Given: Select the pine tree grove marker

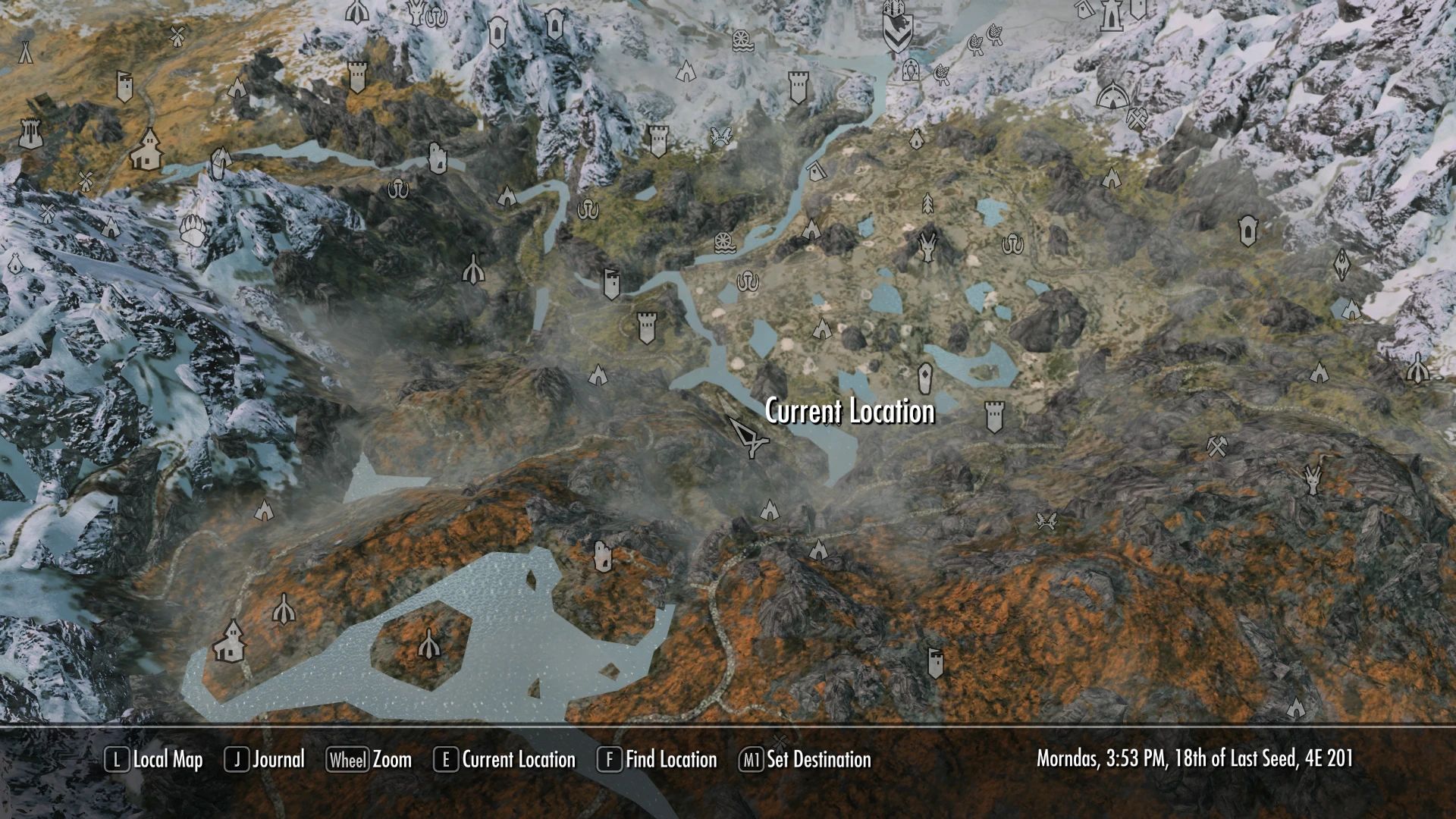Looking at the screenshot, I should 927,203.
